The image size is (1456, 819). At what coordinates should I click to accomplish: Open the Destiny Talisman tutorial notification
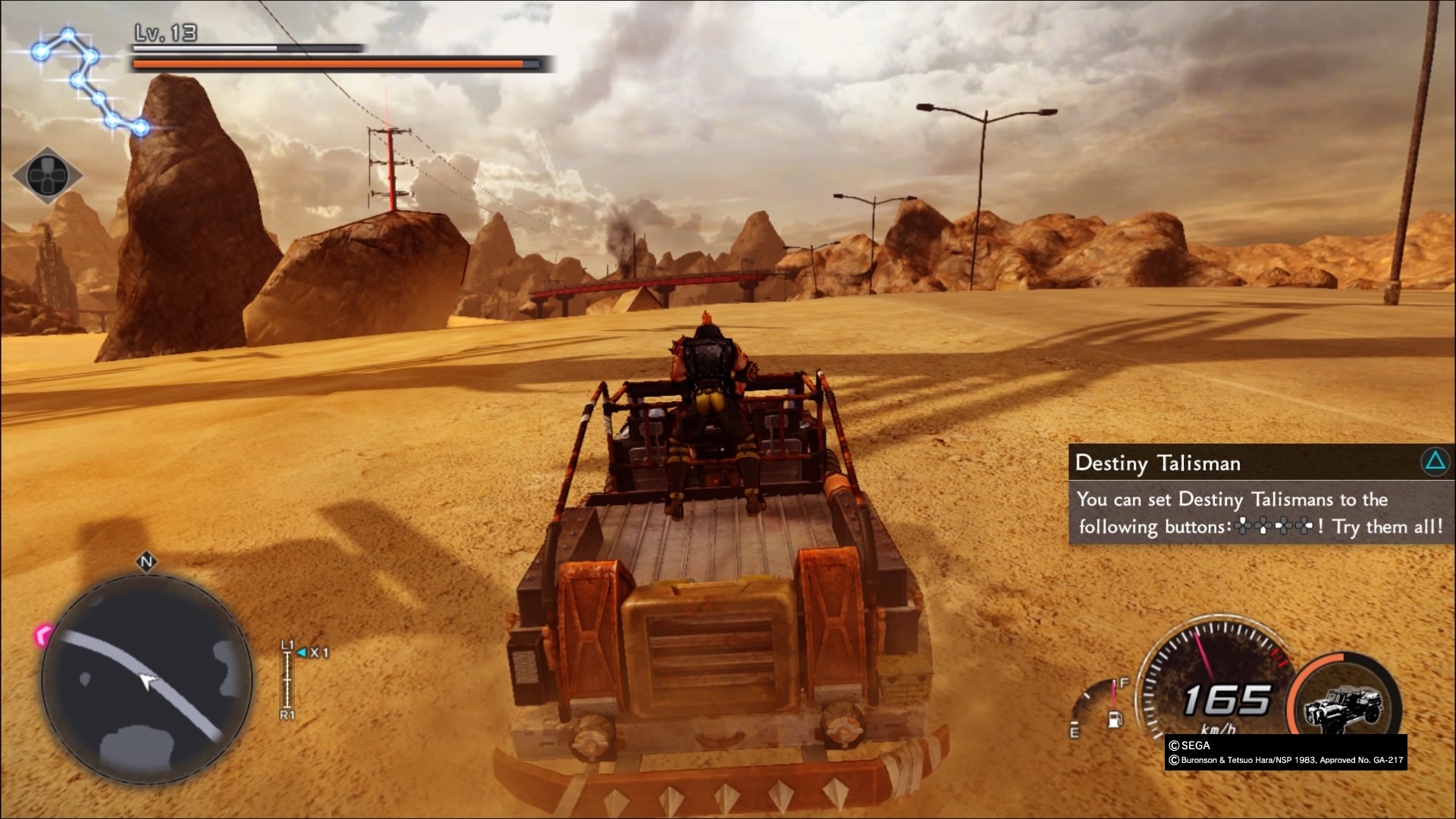(1260, 494)
